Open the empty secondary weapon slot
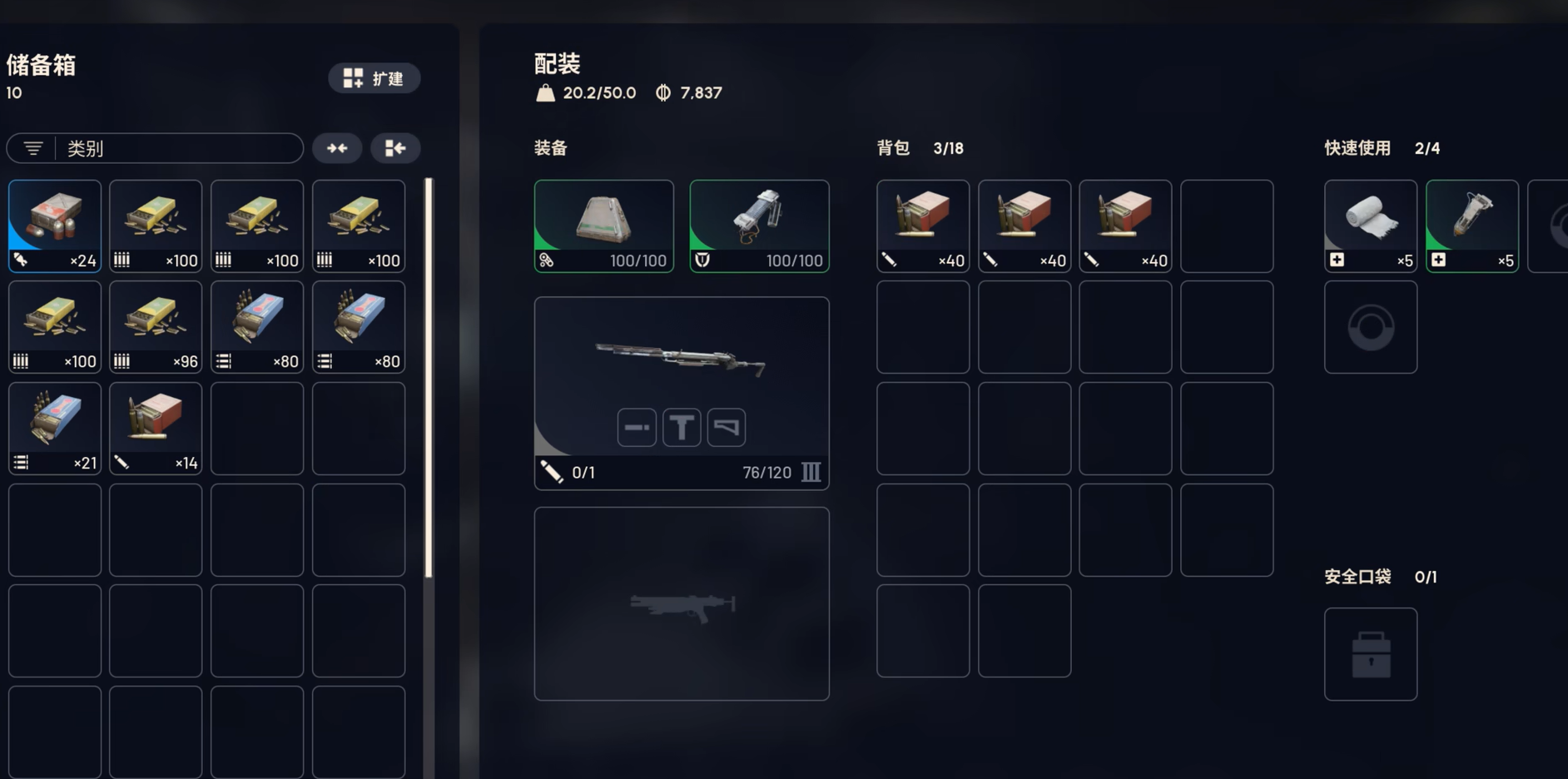Screen dimensions: 1568x779 [681, 603]
